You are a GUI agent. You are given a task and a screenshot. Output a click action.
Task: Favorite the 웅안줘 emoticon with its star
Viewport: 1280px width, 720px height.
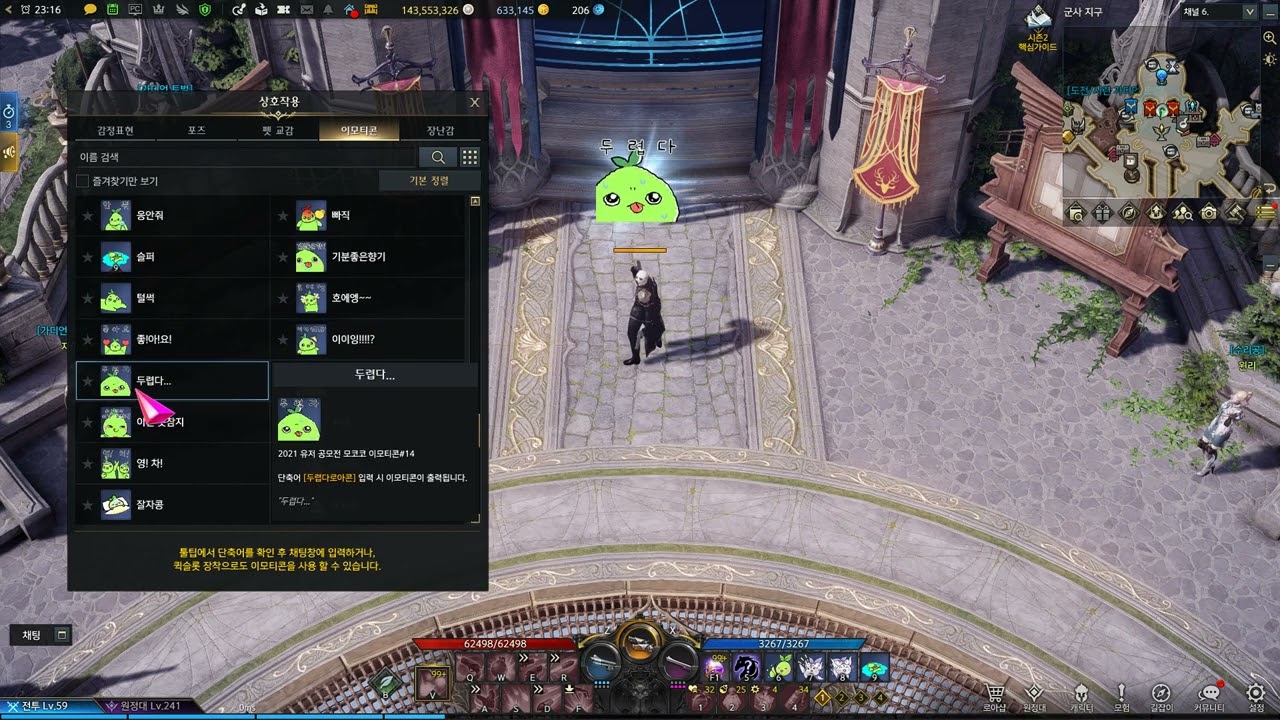[x=88, y=215]
